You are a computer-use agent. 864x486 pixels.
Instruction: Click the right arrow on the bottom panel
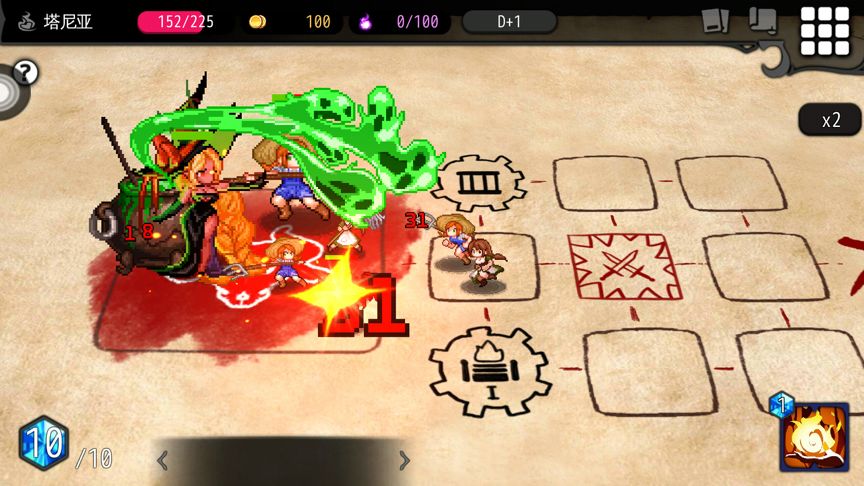point(404,460)
